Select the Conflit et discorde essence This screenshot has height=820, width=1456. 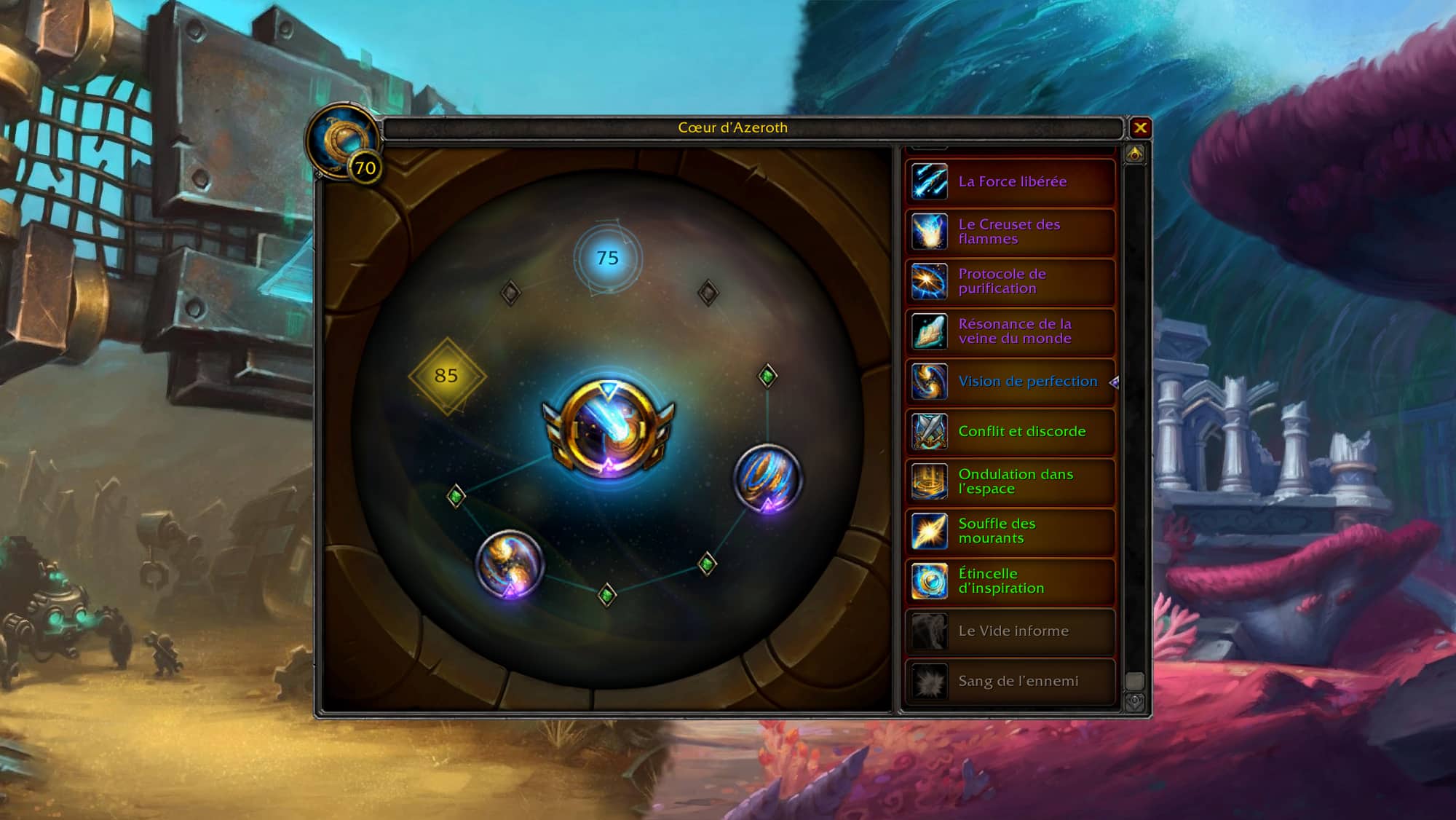click(1010, 431)
